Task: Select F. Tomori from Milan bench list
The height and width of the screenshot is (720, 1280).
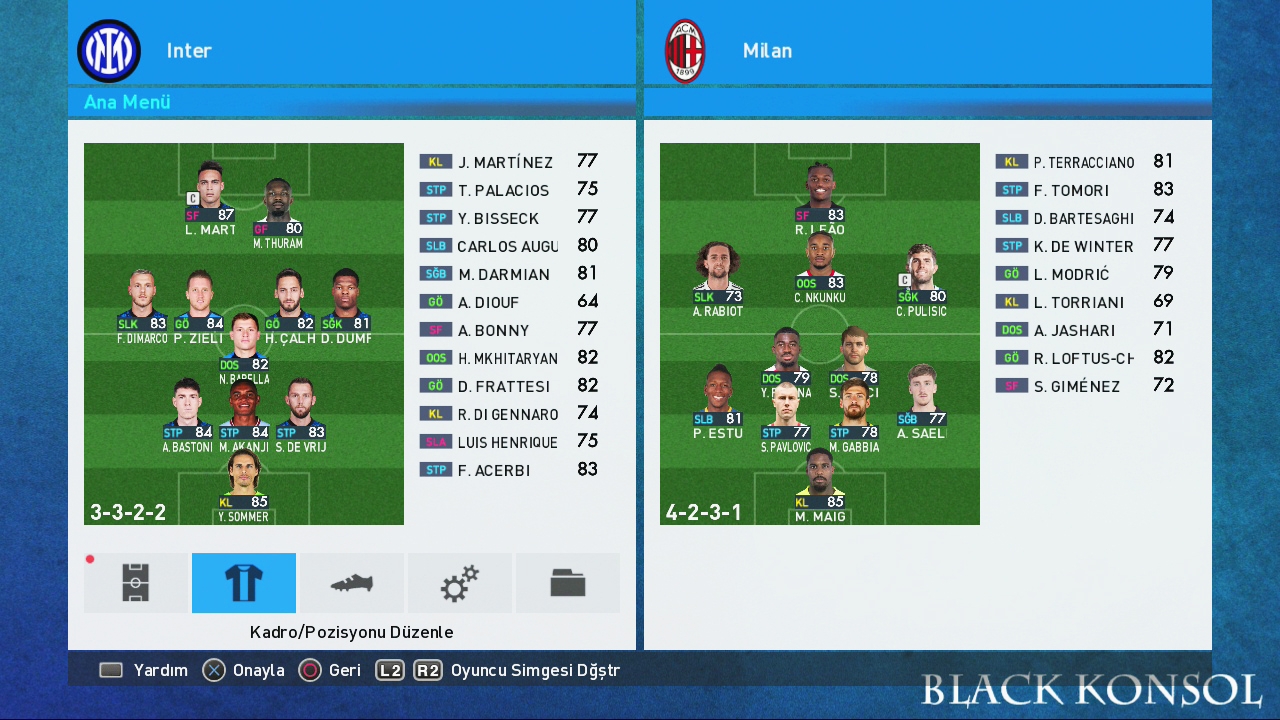Action: 1084,190
